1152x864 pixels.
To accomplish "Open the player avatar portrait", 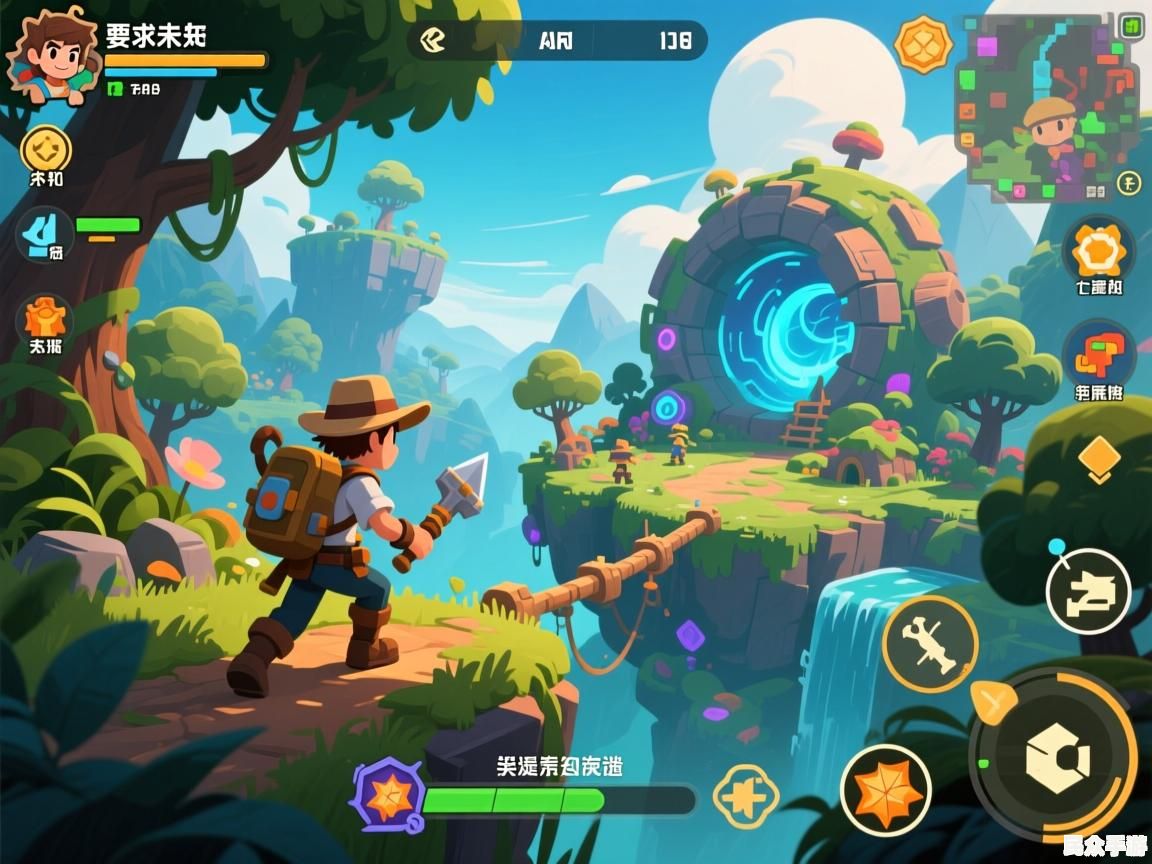I will click(x=47, y=57).
